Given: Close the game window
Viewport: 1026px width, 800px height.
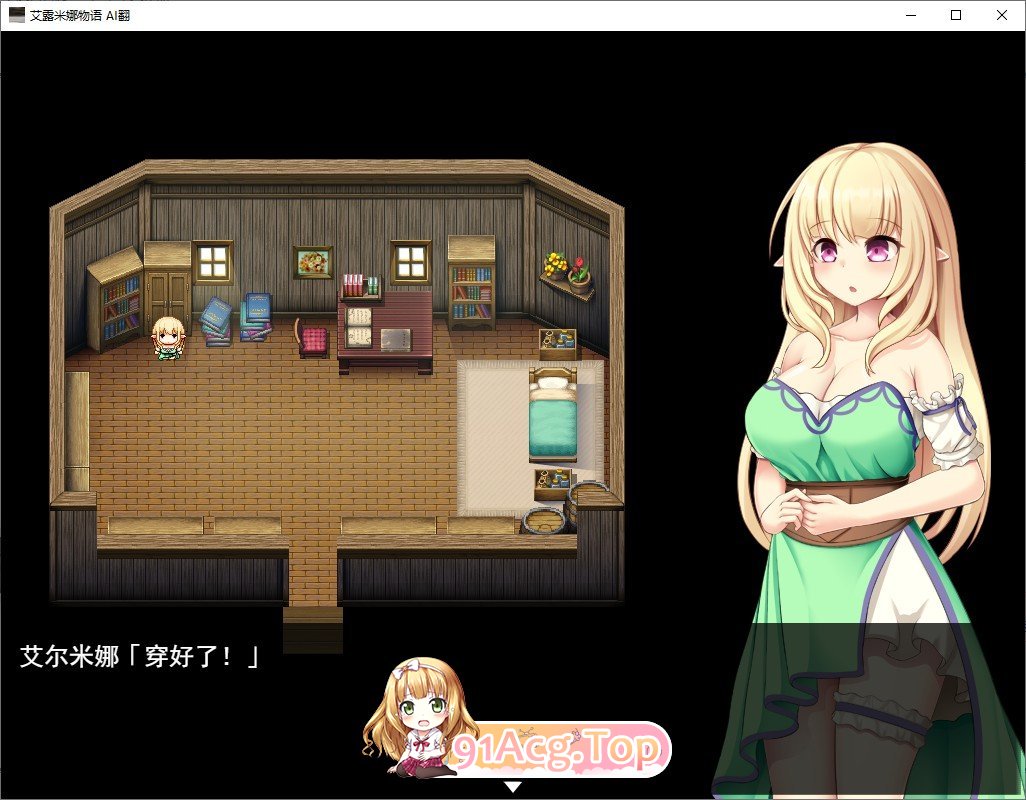Looking at the screenshot, I should click(x=1001, y=15).
